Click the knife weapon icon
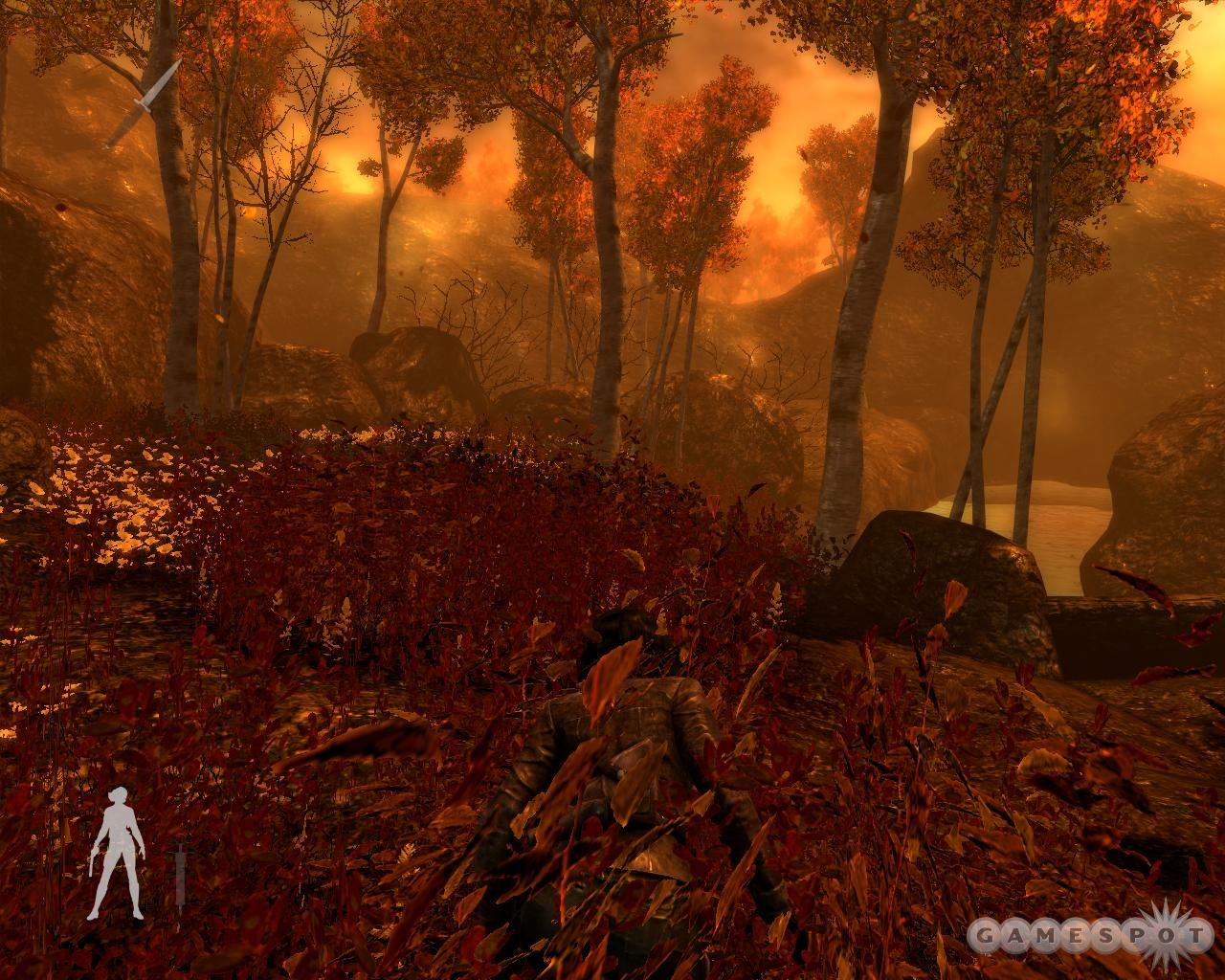Image resolution: width=1225 pixels, height=980 pixels. [143, 103]
